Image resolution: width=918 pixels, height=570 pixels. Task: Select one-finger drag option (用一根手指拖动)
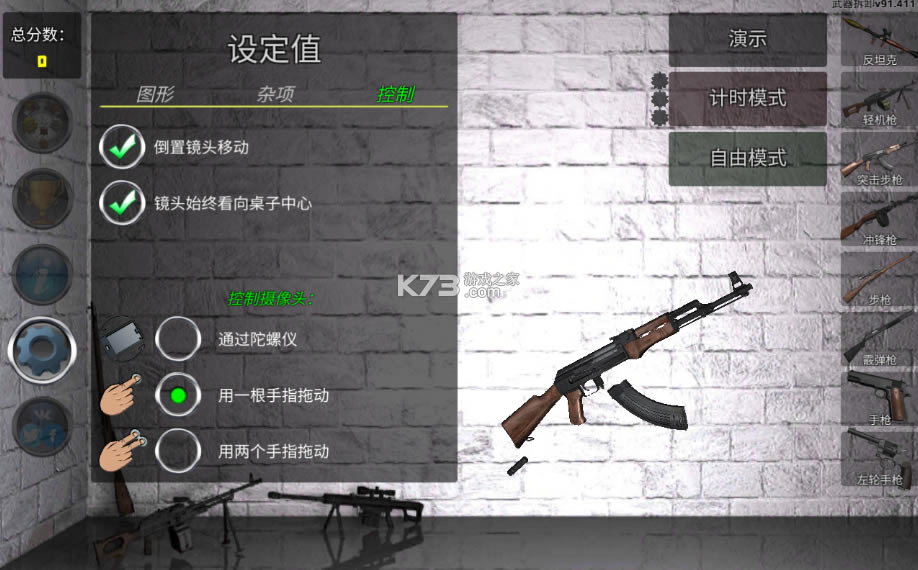coord(178,395)
